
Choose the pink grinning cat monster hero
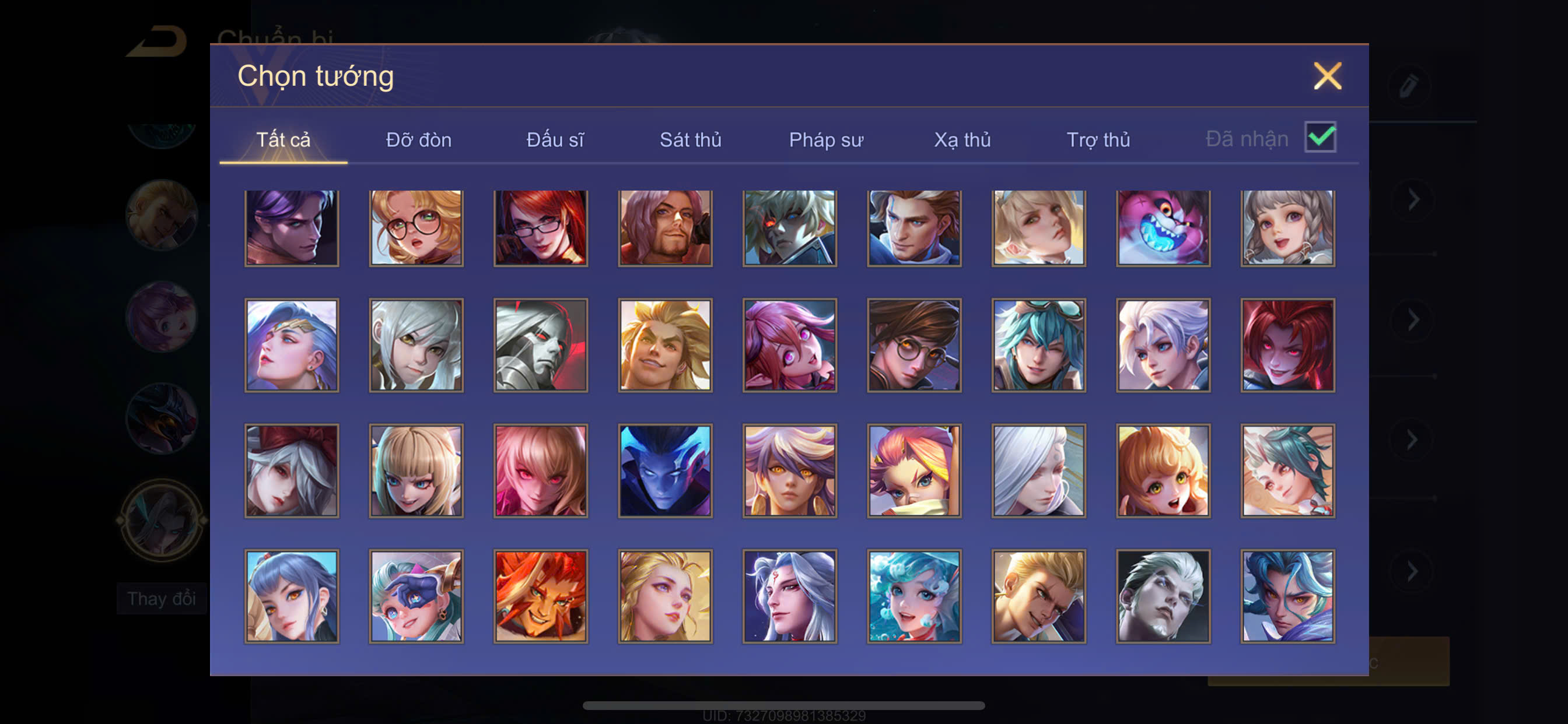tap(1163, 228)
